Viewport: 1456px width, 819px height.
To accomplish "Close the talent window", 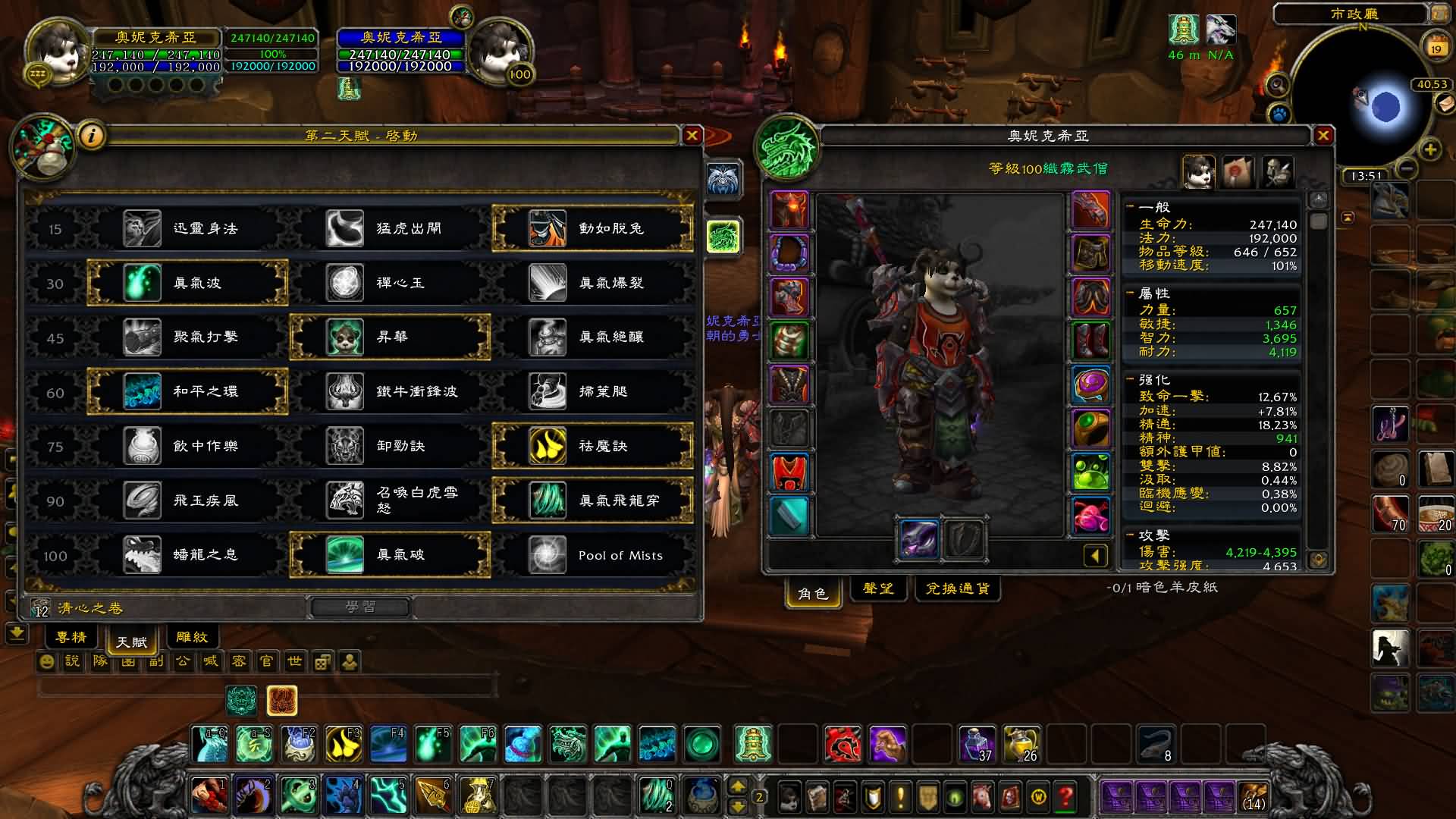I will coord(692,136).
